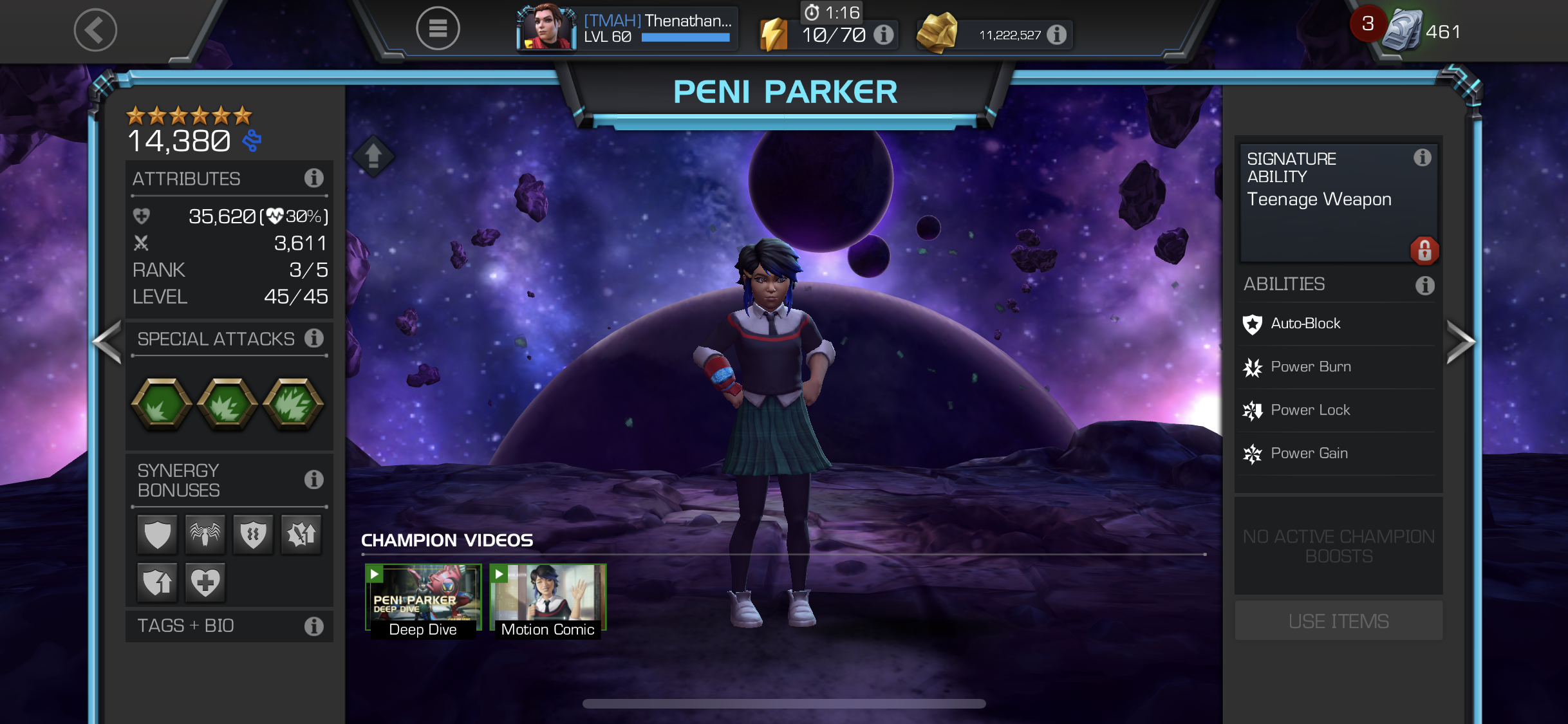Switch to the previous champion

(x=107, y=342)
